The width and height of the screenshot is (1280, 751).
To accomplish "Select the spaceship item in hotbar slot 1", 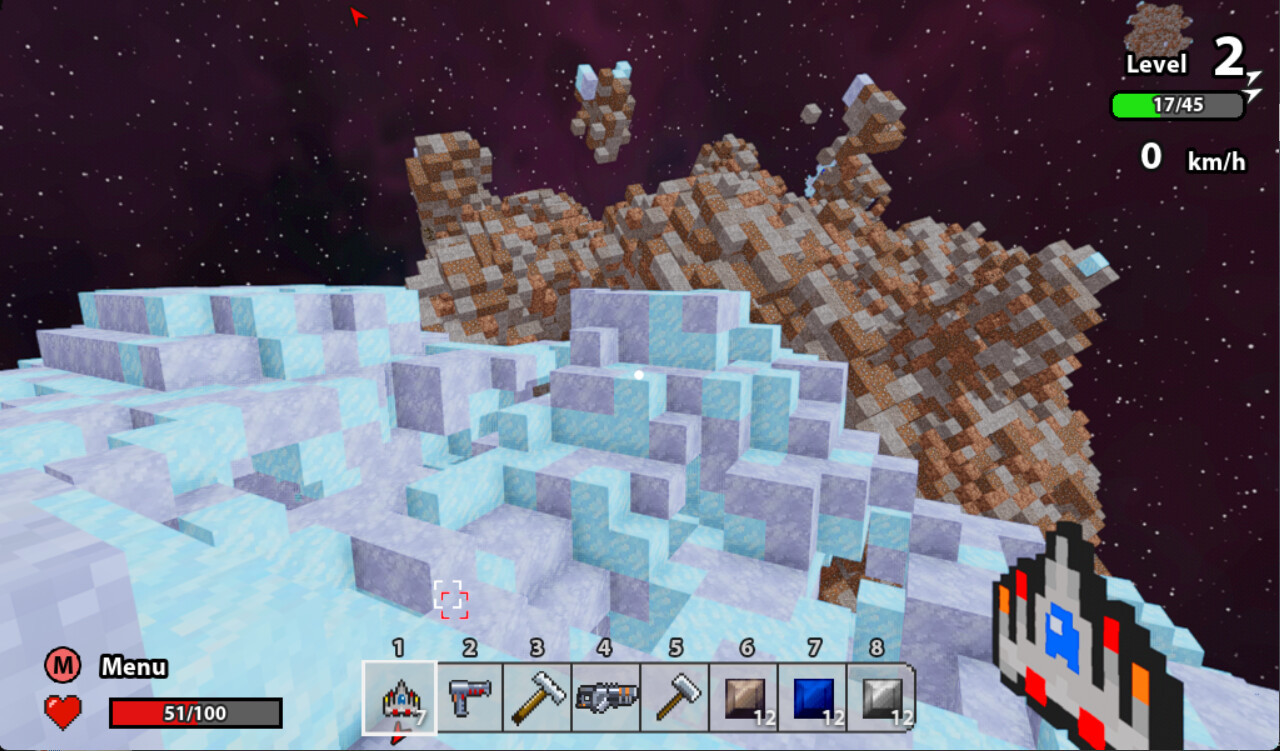I will coord(399,698).
